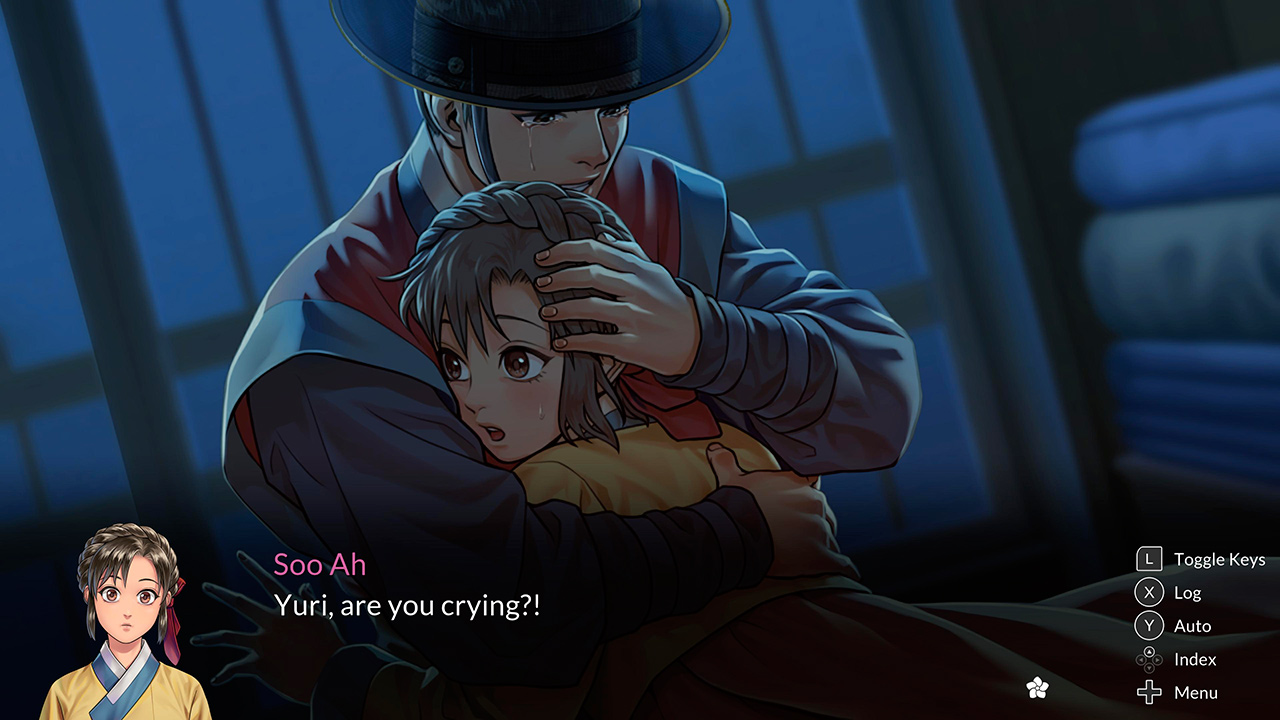Open the Log with the X button icon
Viewport: 1280px width, 720px height.
(x=1151, y=592)
